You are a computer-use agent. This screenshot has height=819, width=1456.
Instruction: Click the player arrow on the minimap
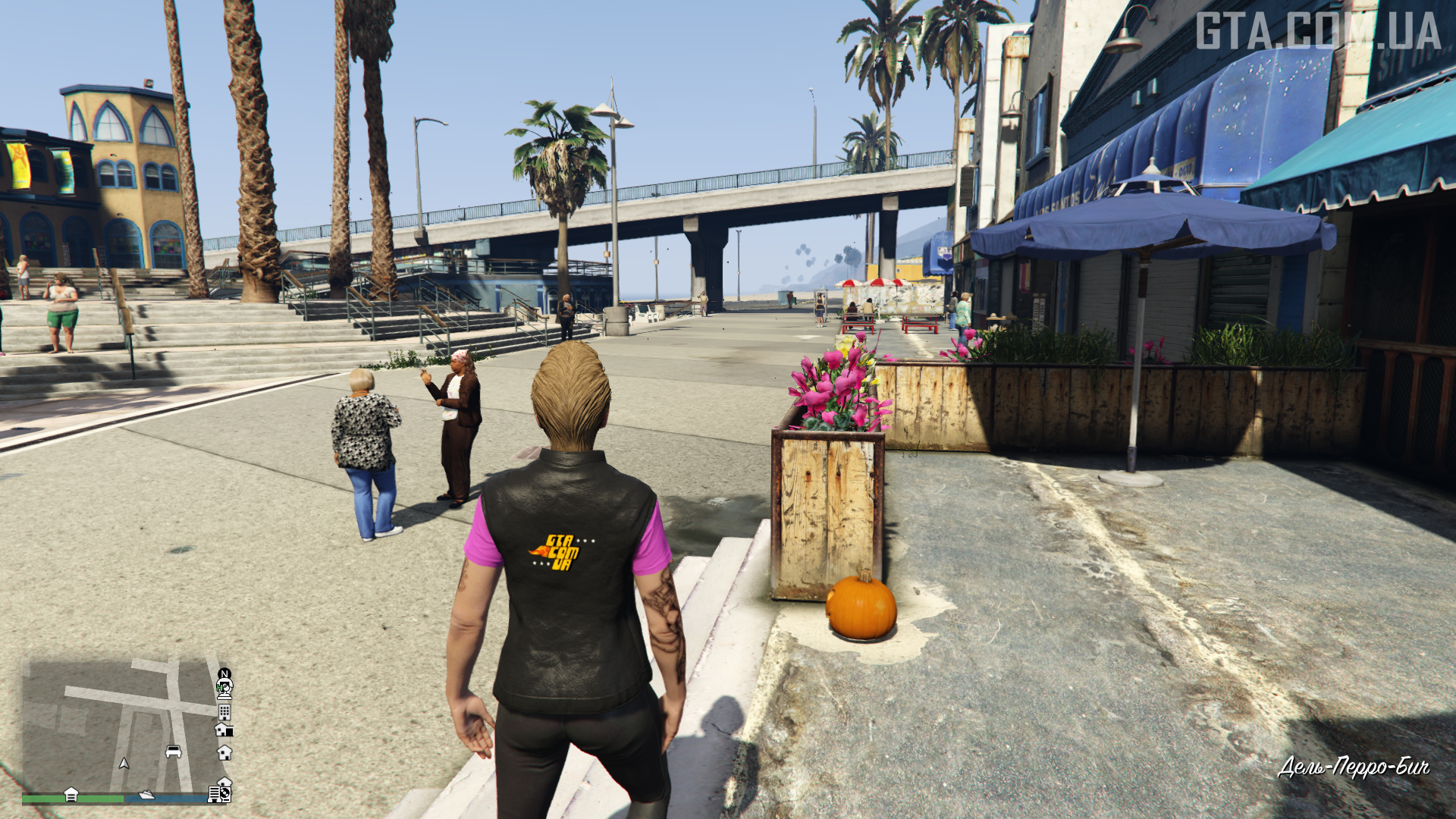(124, 763)
